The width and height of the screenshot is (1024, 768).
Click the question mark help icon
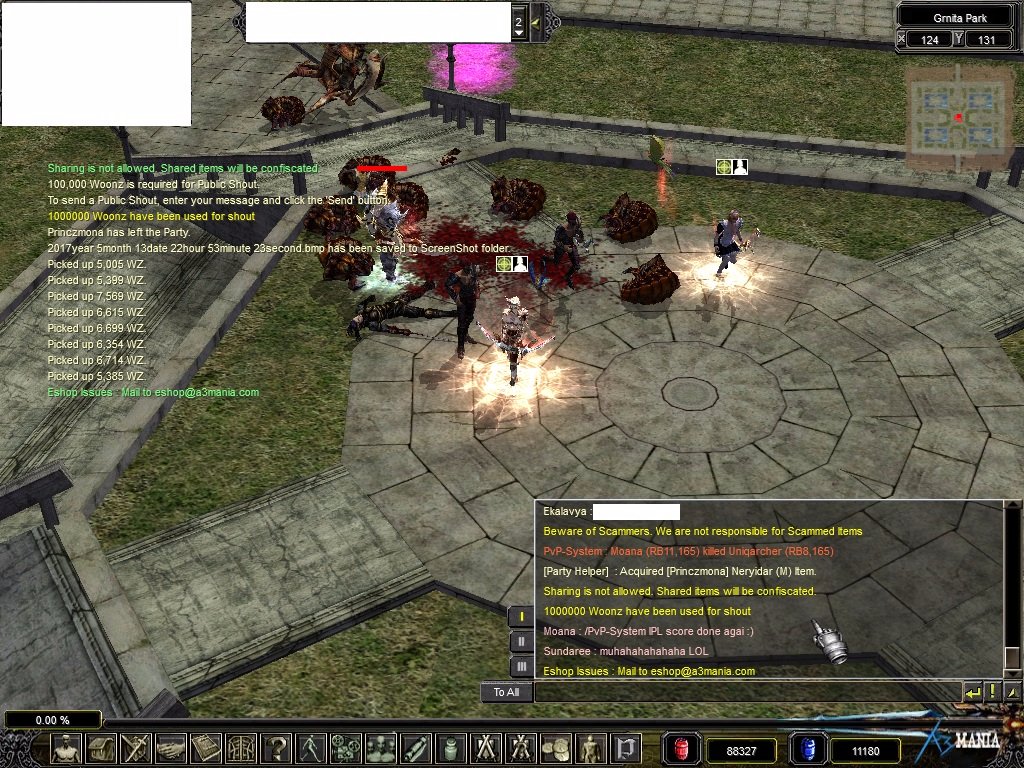pos(275,748)
